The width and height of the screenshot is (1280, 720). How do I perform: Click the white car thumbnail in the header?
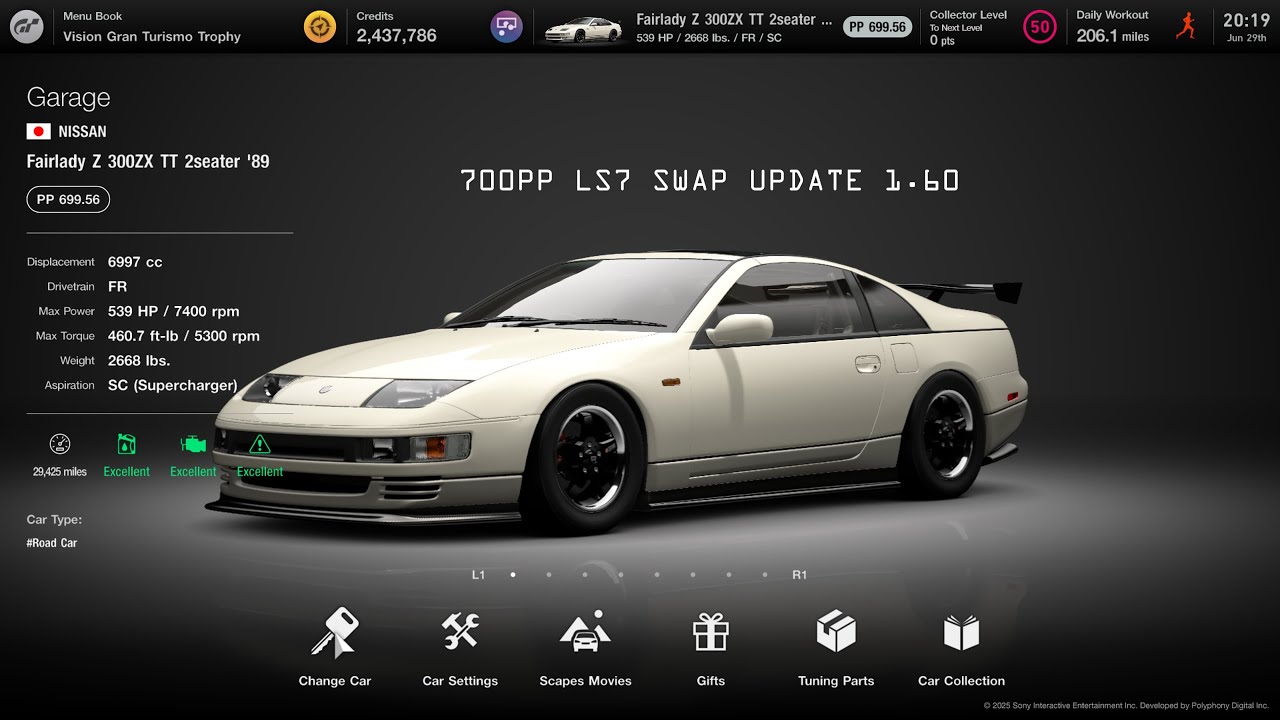(583, 27)
